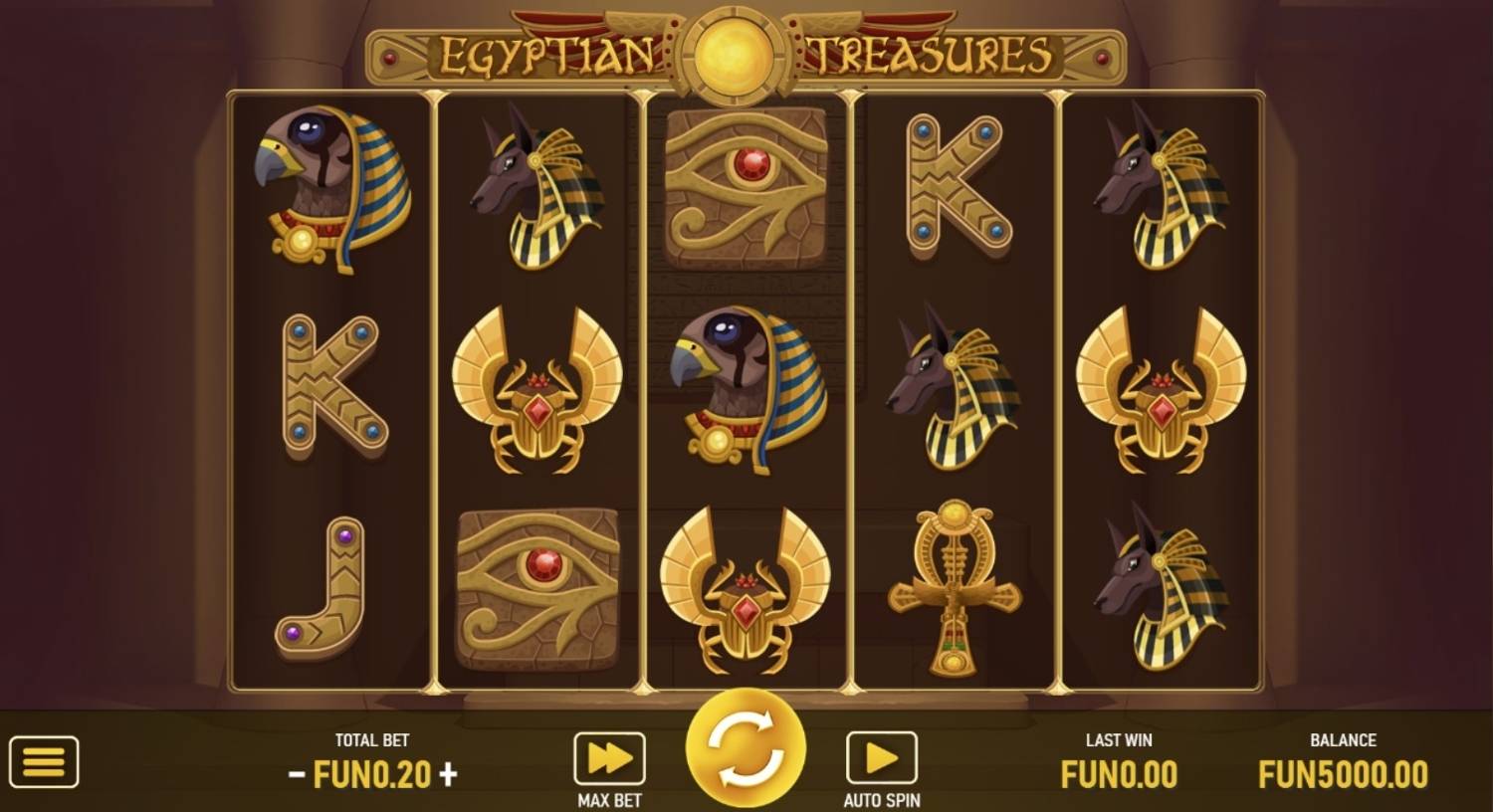Open the hamburger menu
The height and width of the screenshot is (812, 1493).
42,761
